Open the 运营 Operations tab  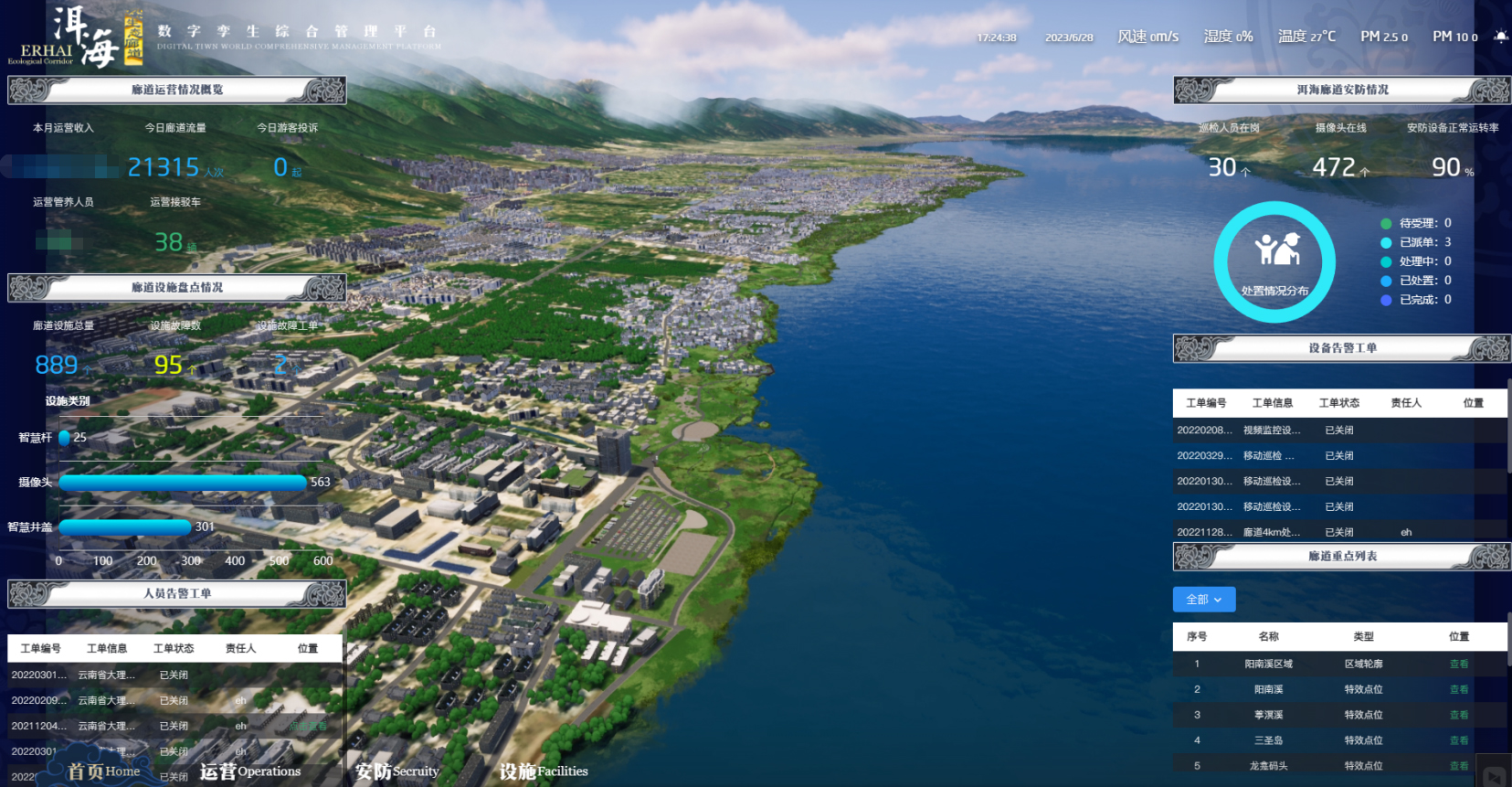click(249, 771)
